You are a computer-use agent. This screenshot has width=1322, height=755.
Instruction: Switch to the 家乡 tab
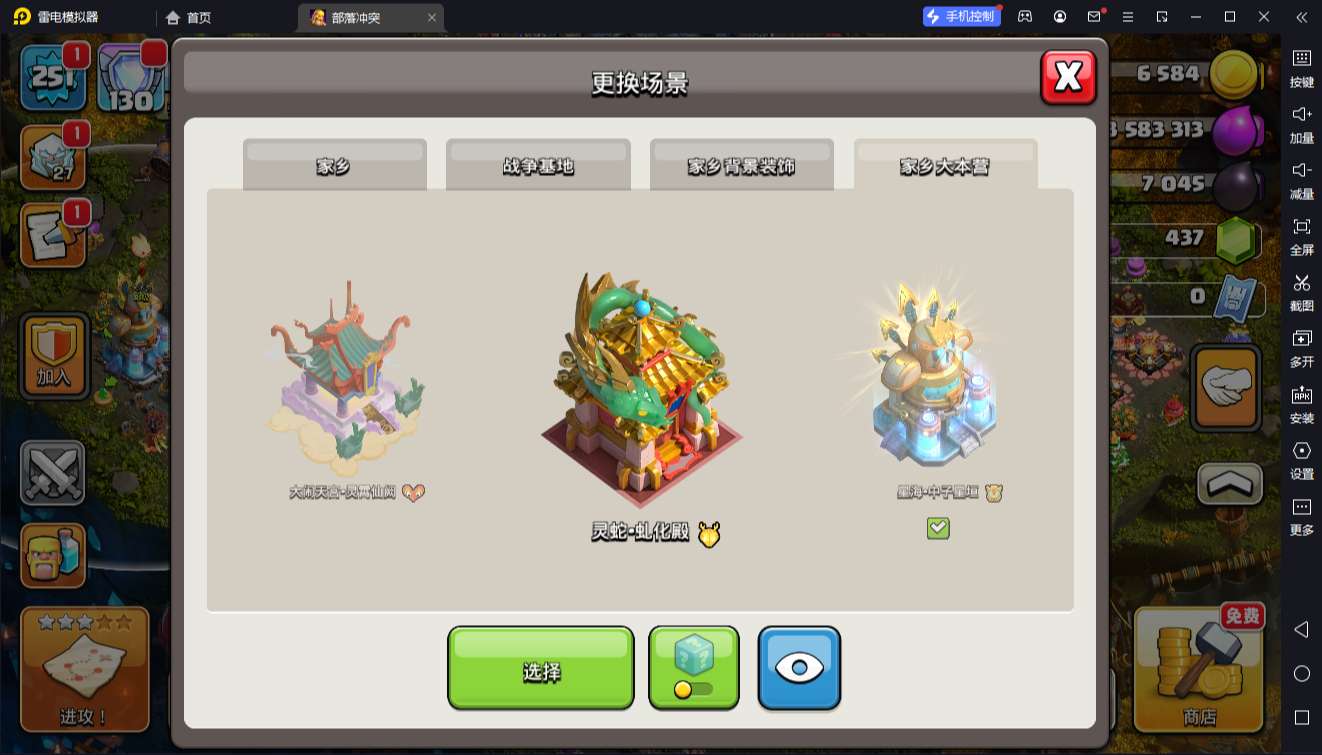334,165
